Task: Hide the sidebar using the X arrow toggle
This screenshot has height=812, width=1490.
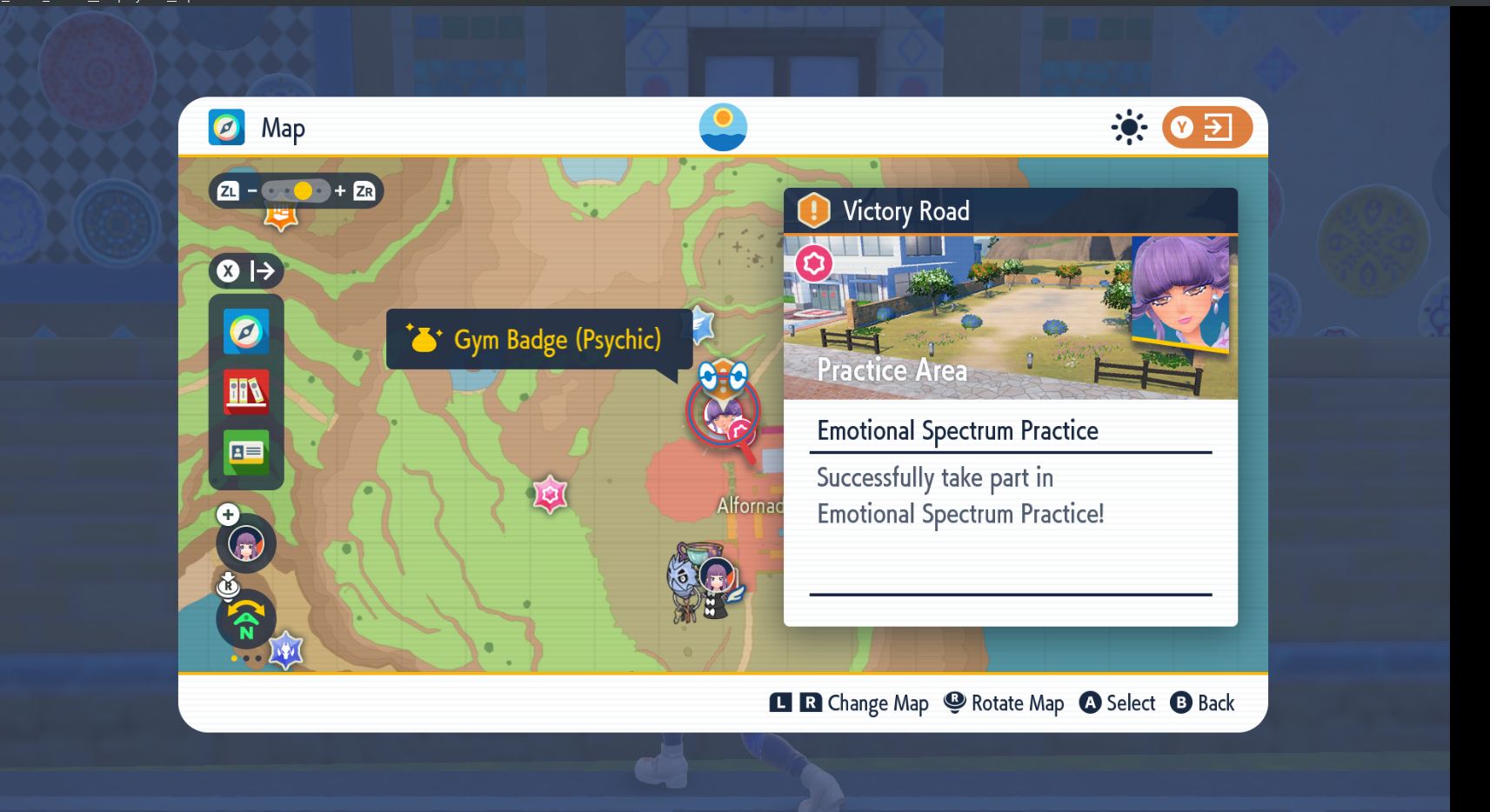Action: click(246, 270)
